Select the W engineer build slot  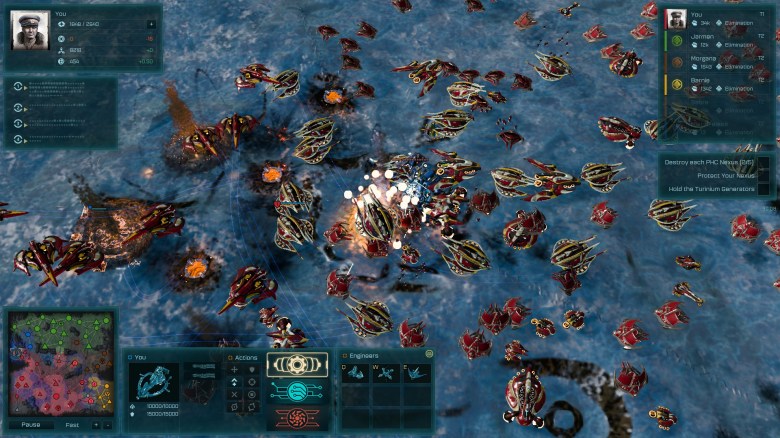[386, 373]
